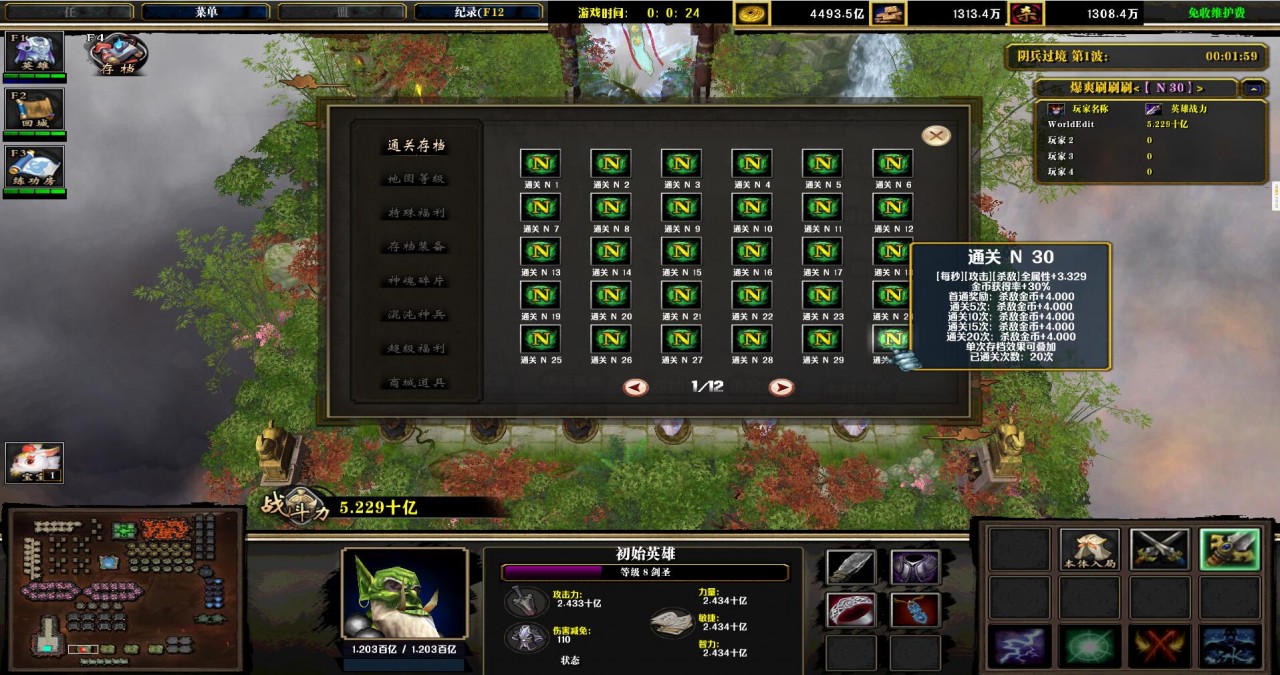This screenshot has width=1280, height=675.
Task: Open the 商城道具 category
Action: (x=416, y=383)
